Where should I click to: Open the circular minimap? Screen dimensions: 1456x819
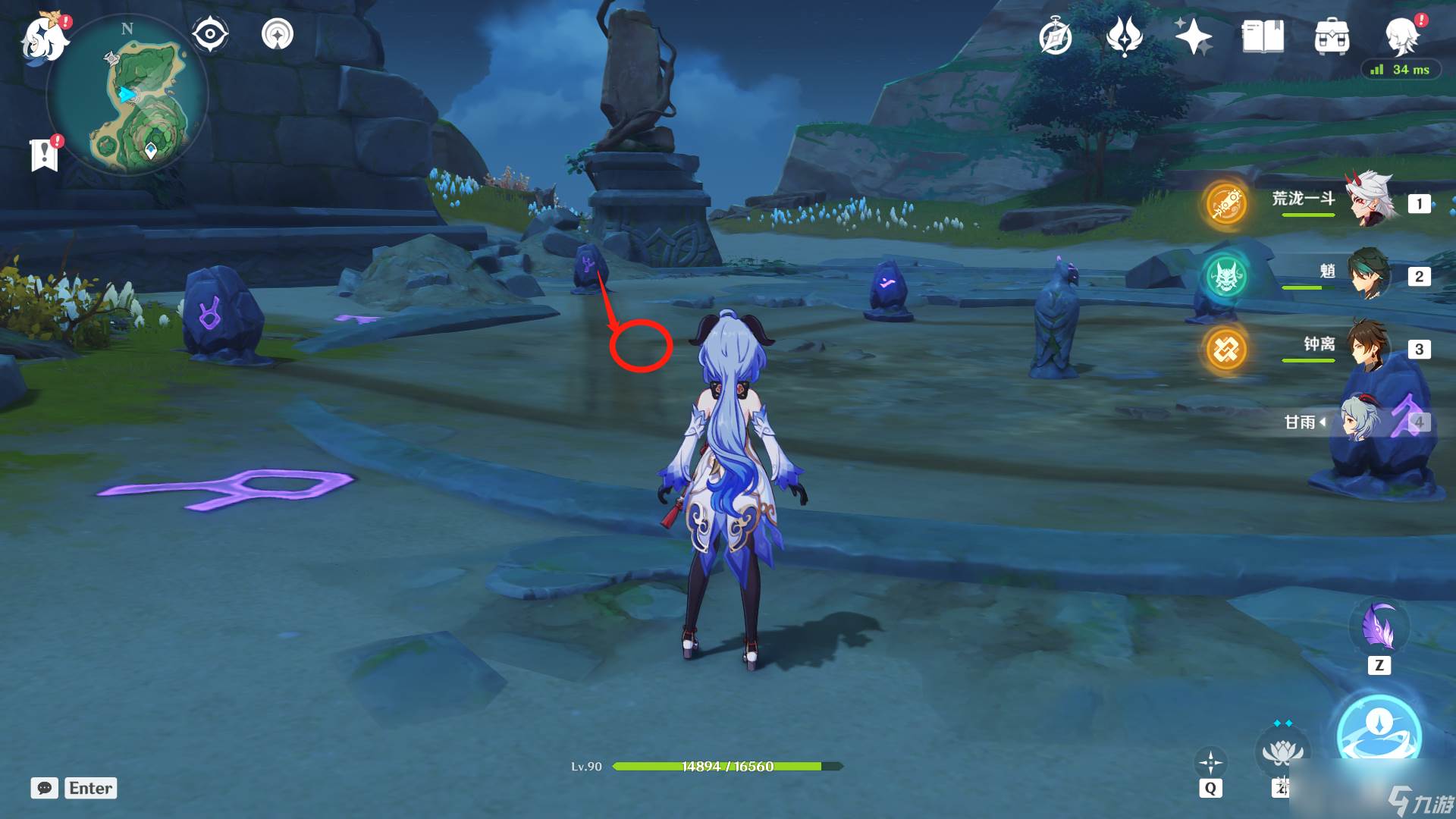click(x=127, y=95)
